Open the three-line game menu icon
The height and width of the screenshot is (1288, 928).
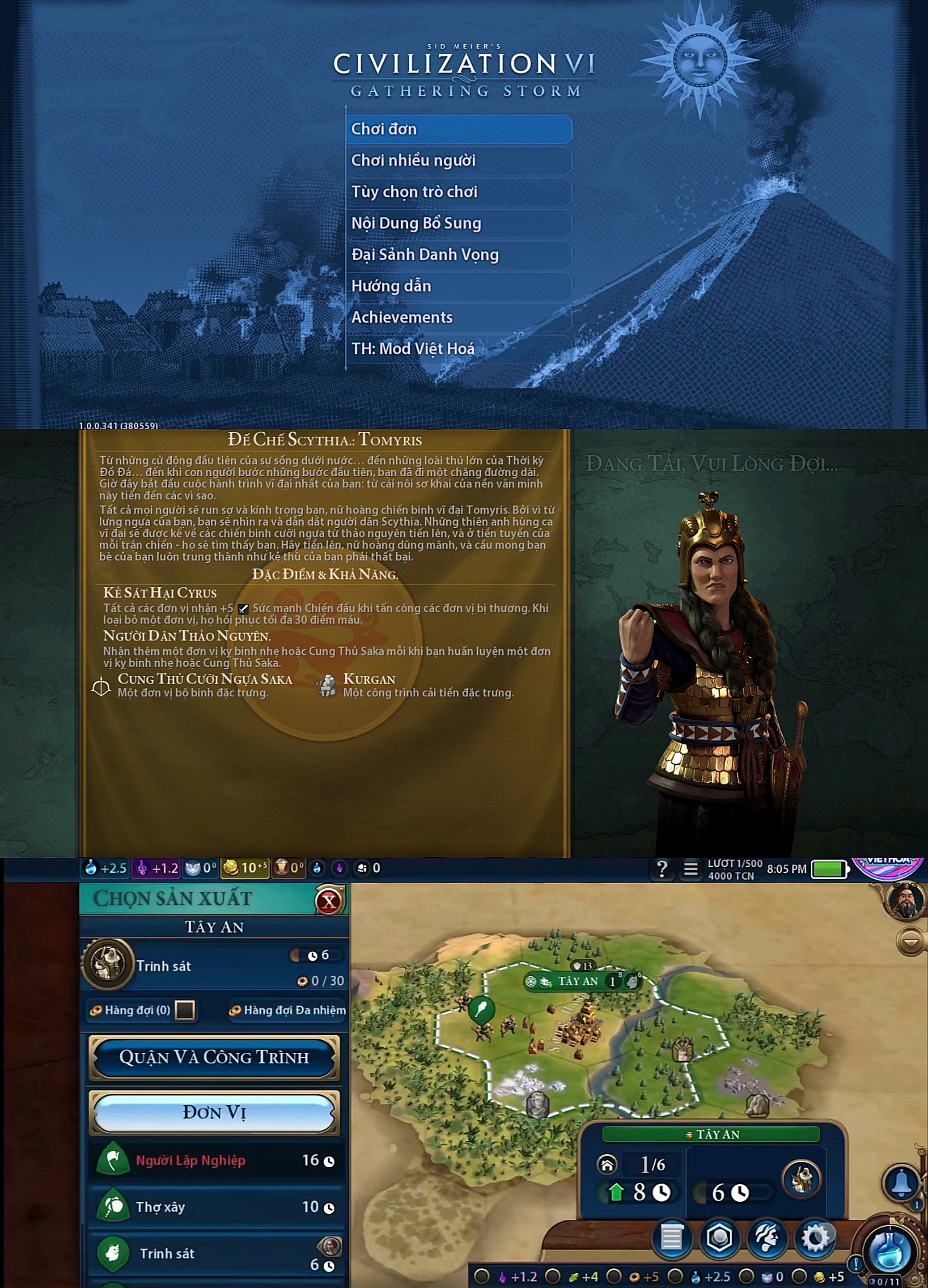click(691, 869)
